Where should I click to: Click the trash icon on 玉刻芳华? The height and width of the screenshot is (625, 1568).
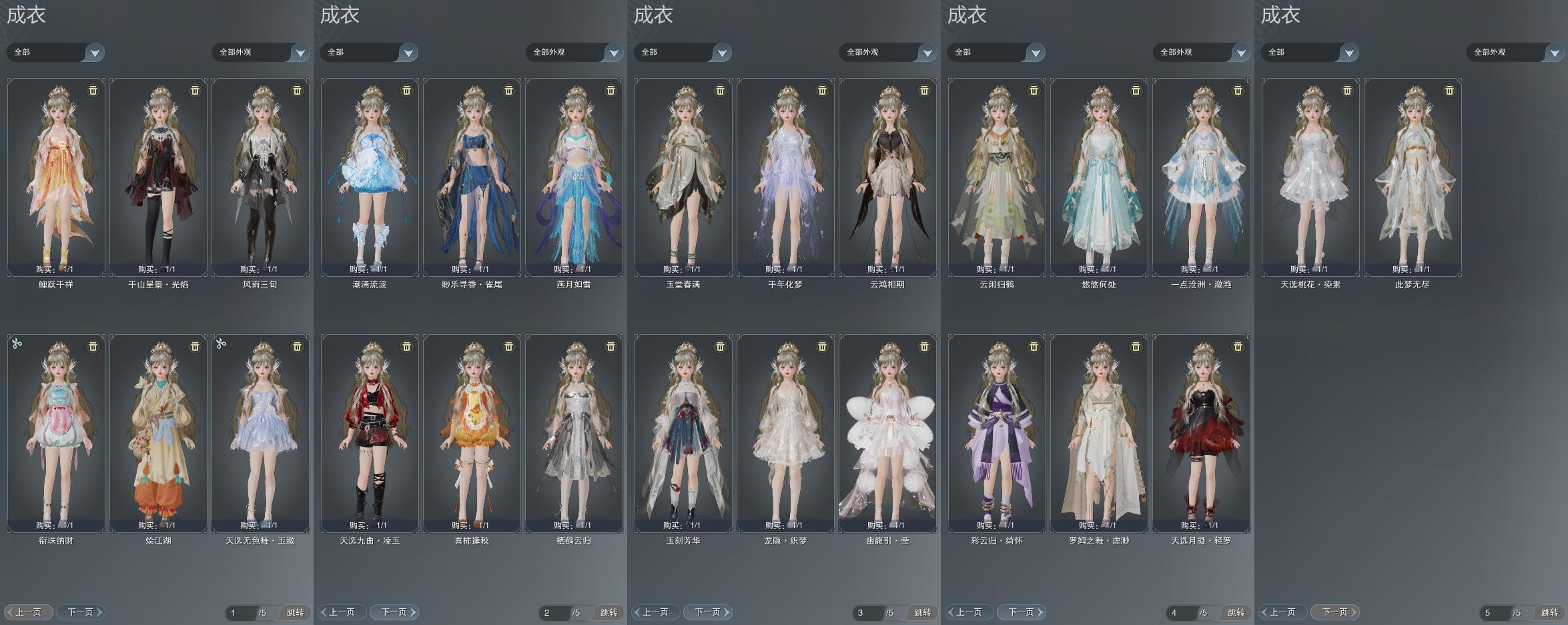tap(720, 346)
